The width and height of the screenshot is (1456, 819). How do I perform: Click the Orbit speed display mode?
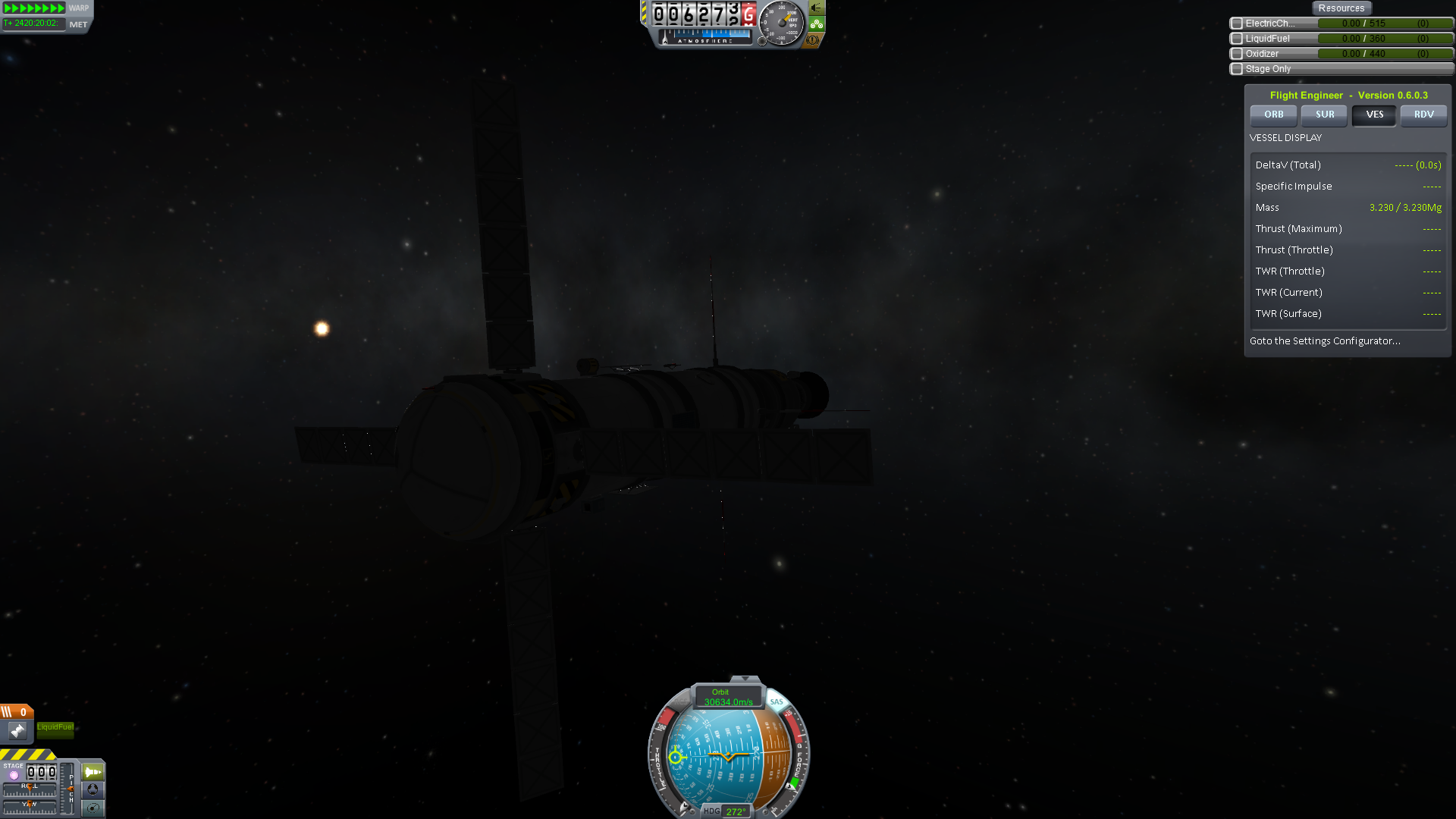[727, 697]
